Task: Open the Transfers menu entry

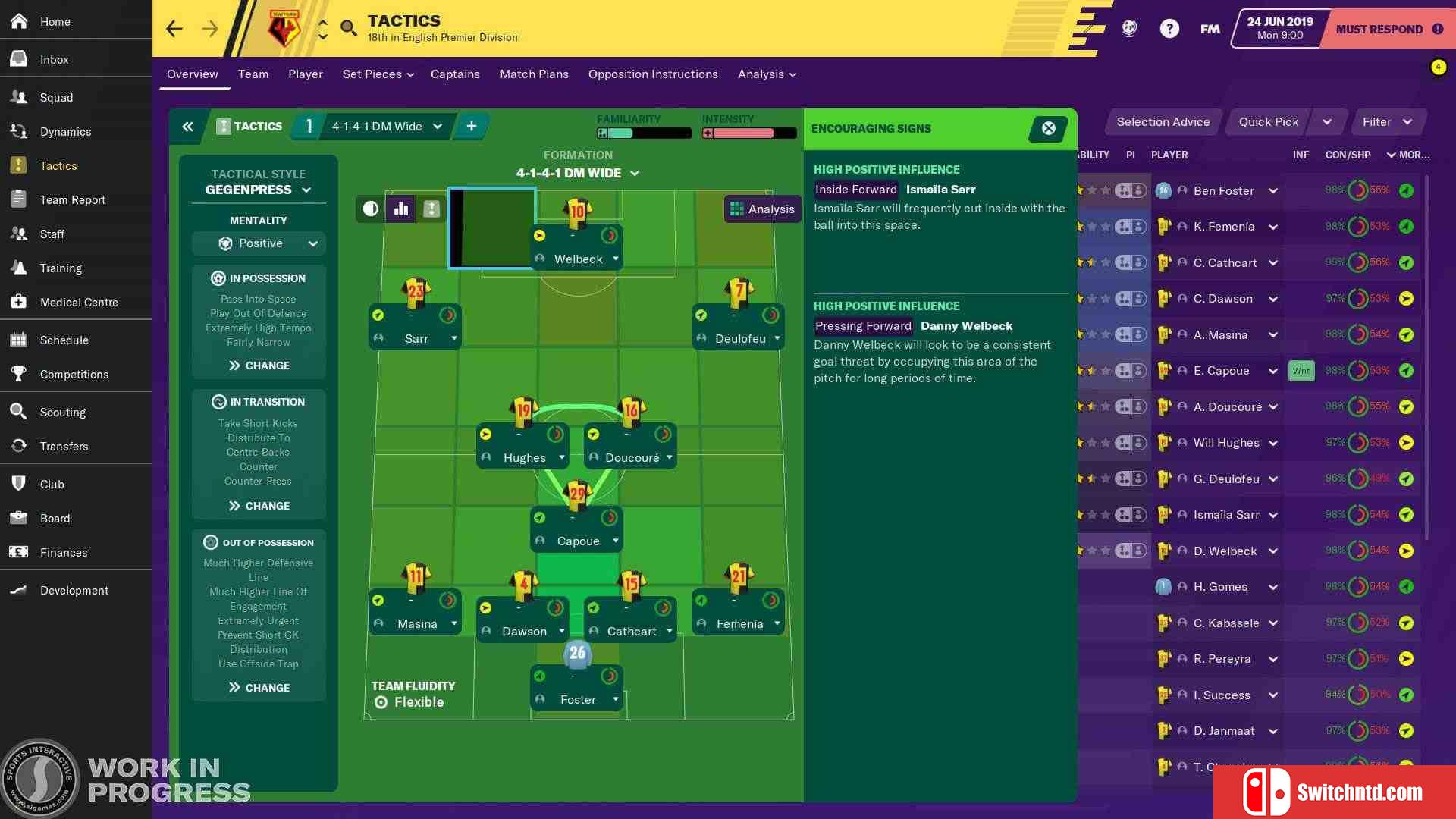Action: [64, 447]
